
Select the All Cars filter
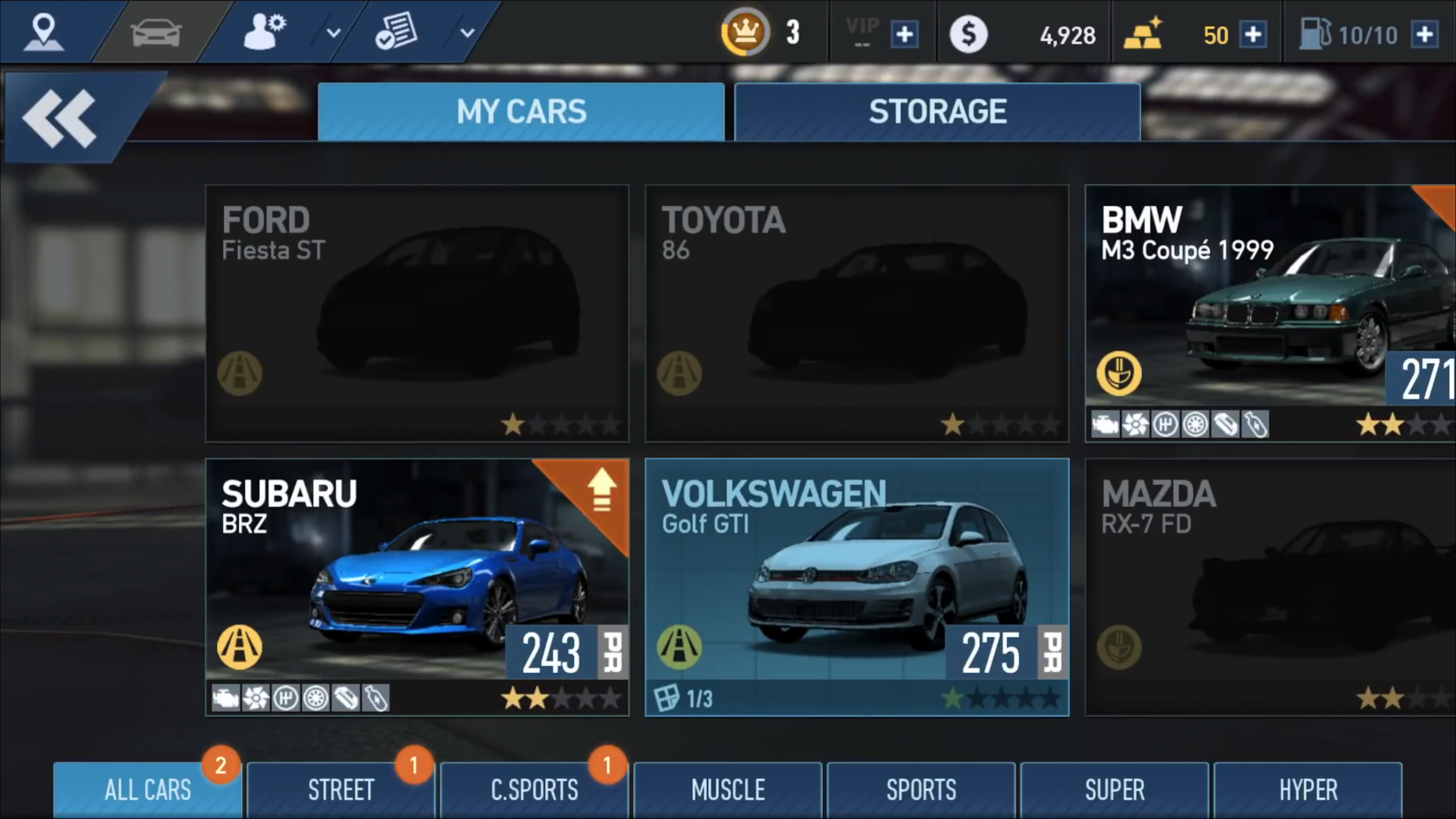click(x=147, y=789)
